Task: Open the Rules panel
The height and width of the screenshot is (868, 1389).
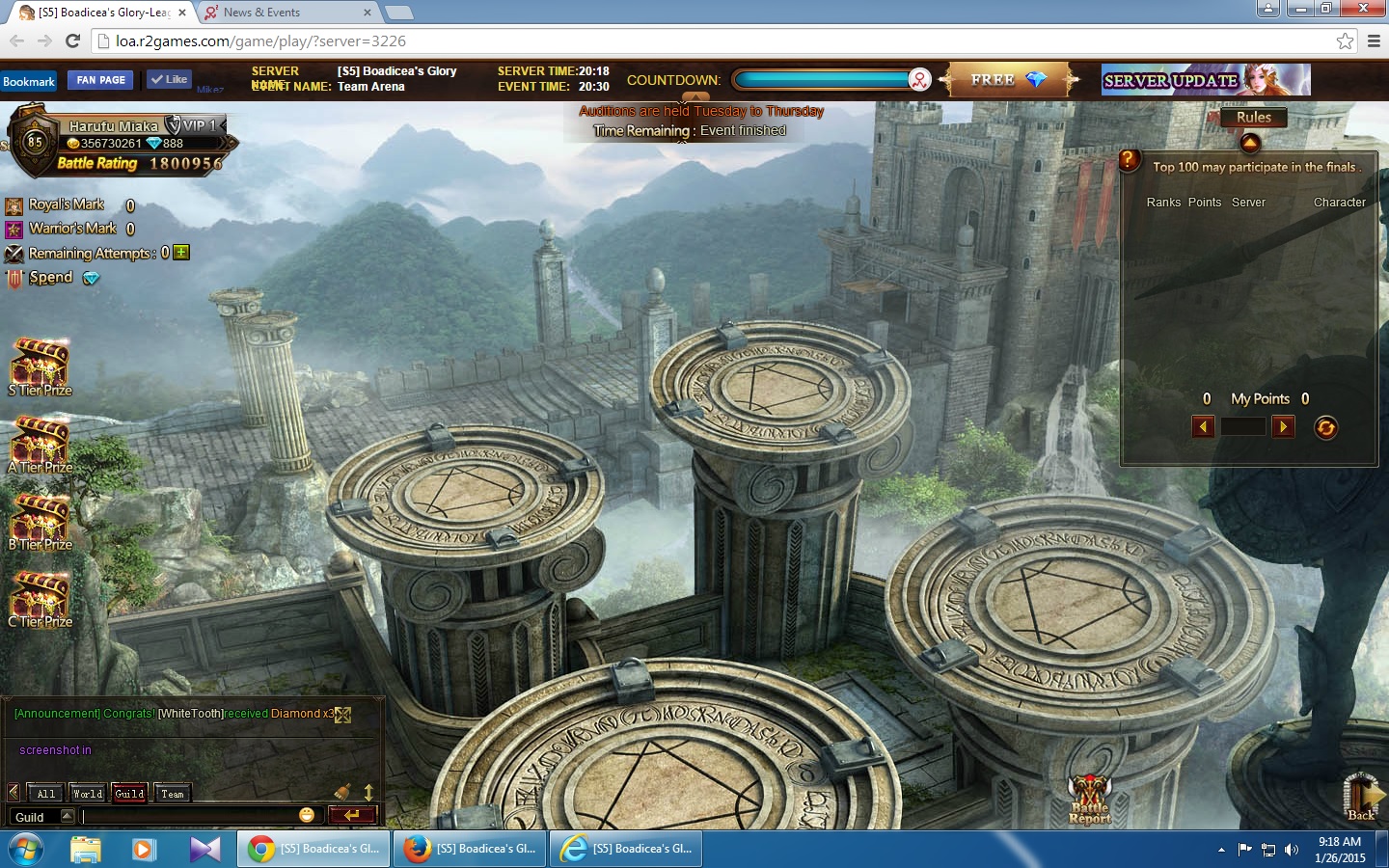Action: pos(1253,118)
